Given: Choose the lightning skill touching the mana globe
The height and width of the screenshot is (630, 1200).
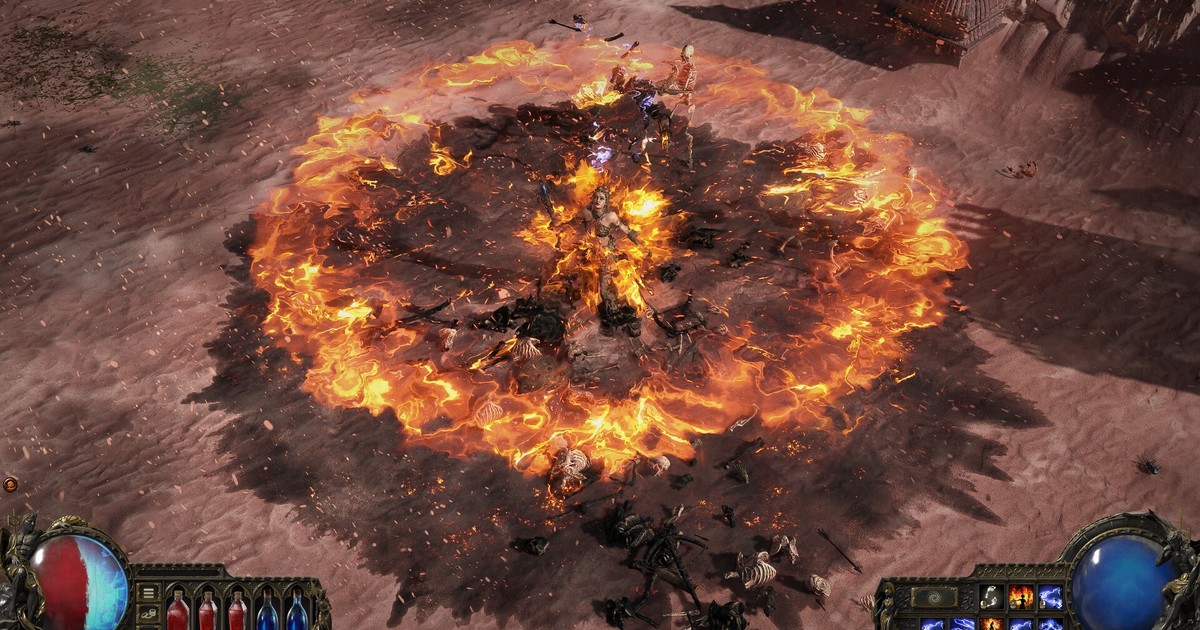Looking at the screenshot, I should (x=1049, y=597).
